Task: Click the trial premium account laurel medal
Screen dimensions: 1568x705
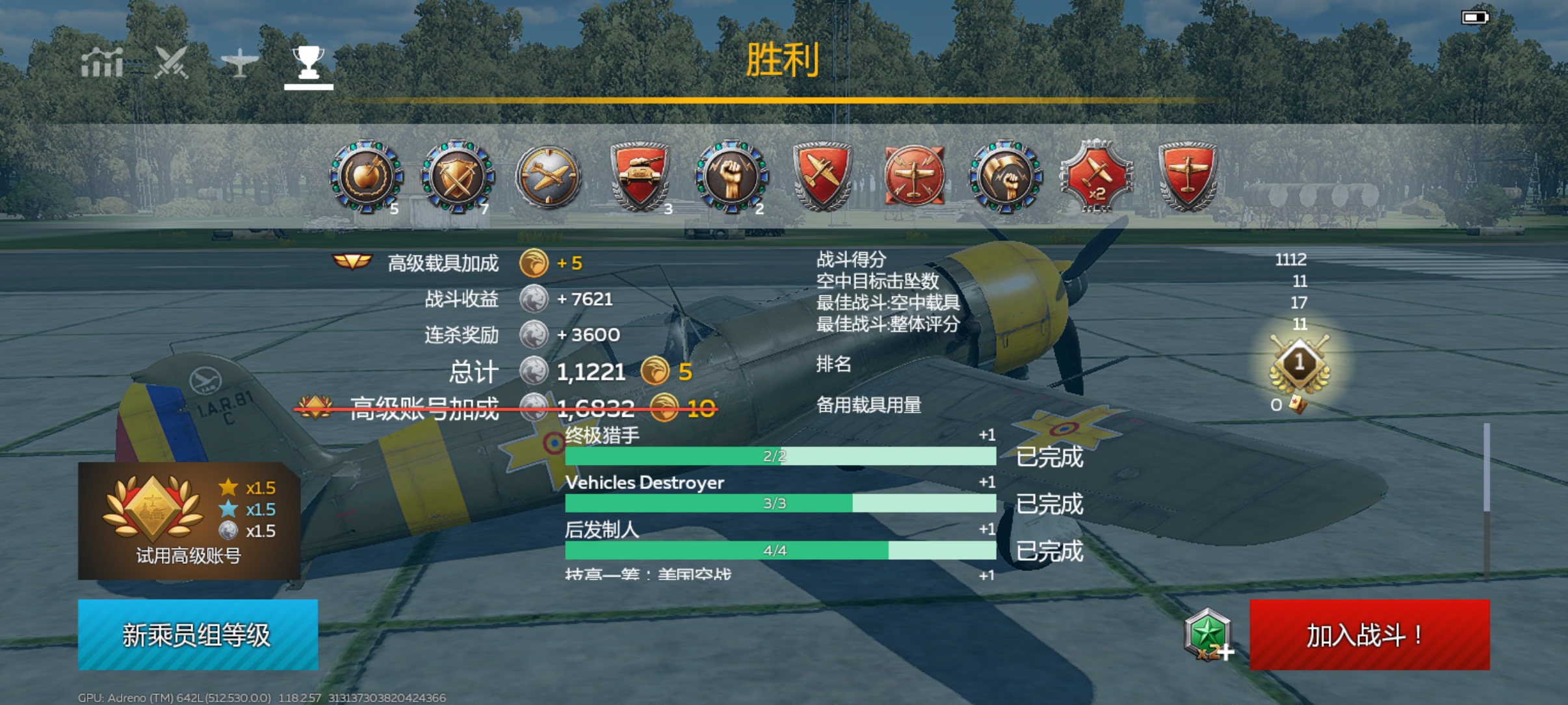Action: 153,509
